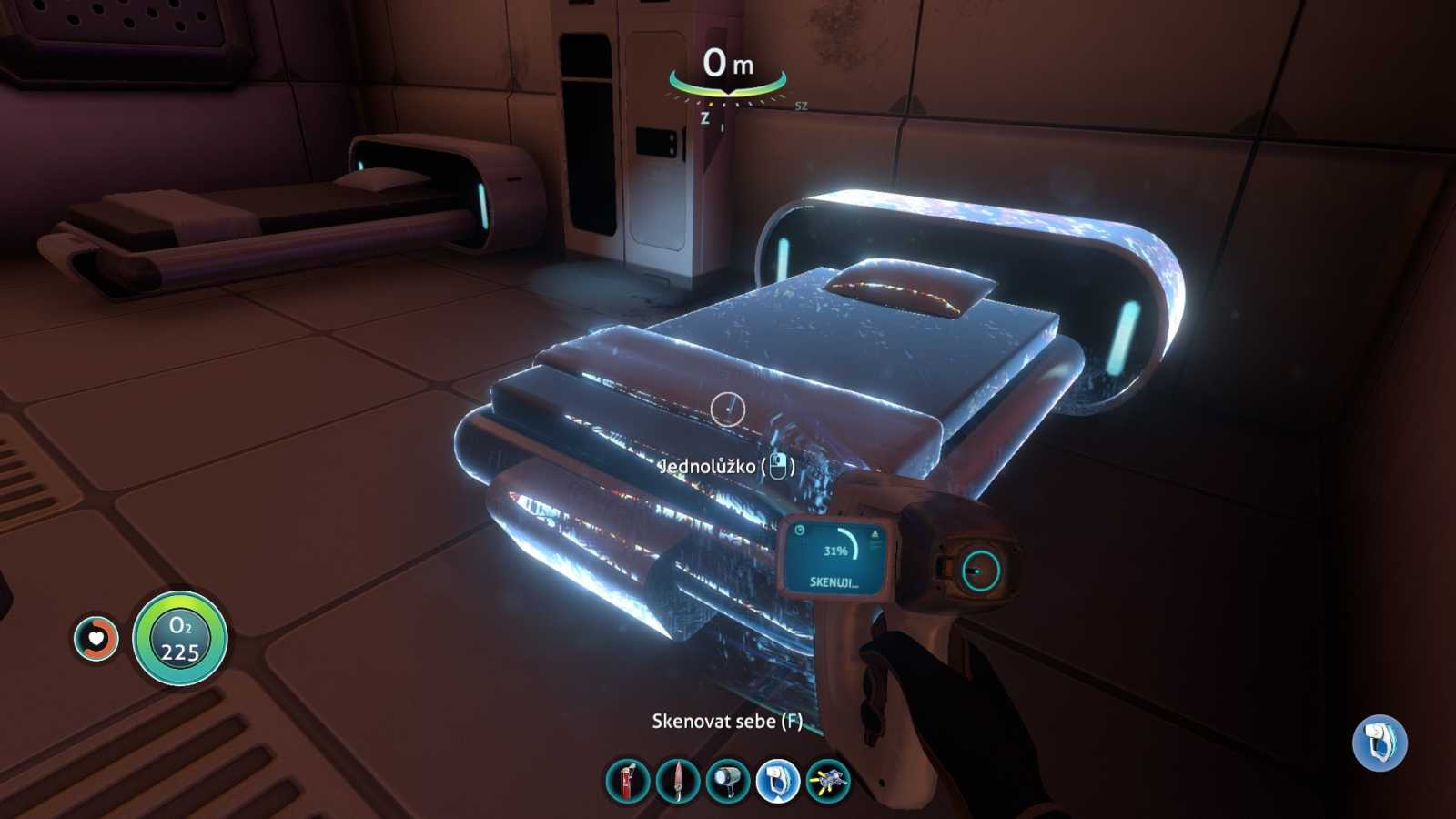Equip the survival knife from the hotbar
Screen dimensions: 1456x819
(678, 781)
